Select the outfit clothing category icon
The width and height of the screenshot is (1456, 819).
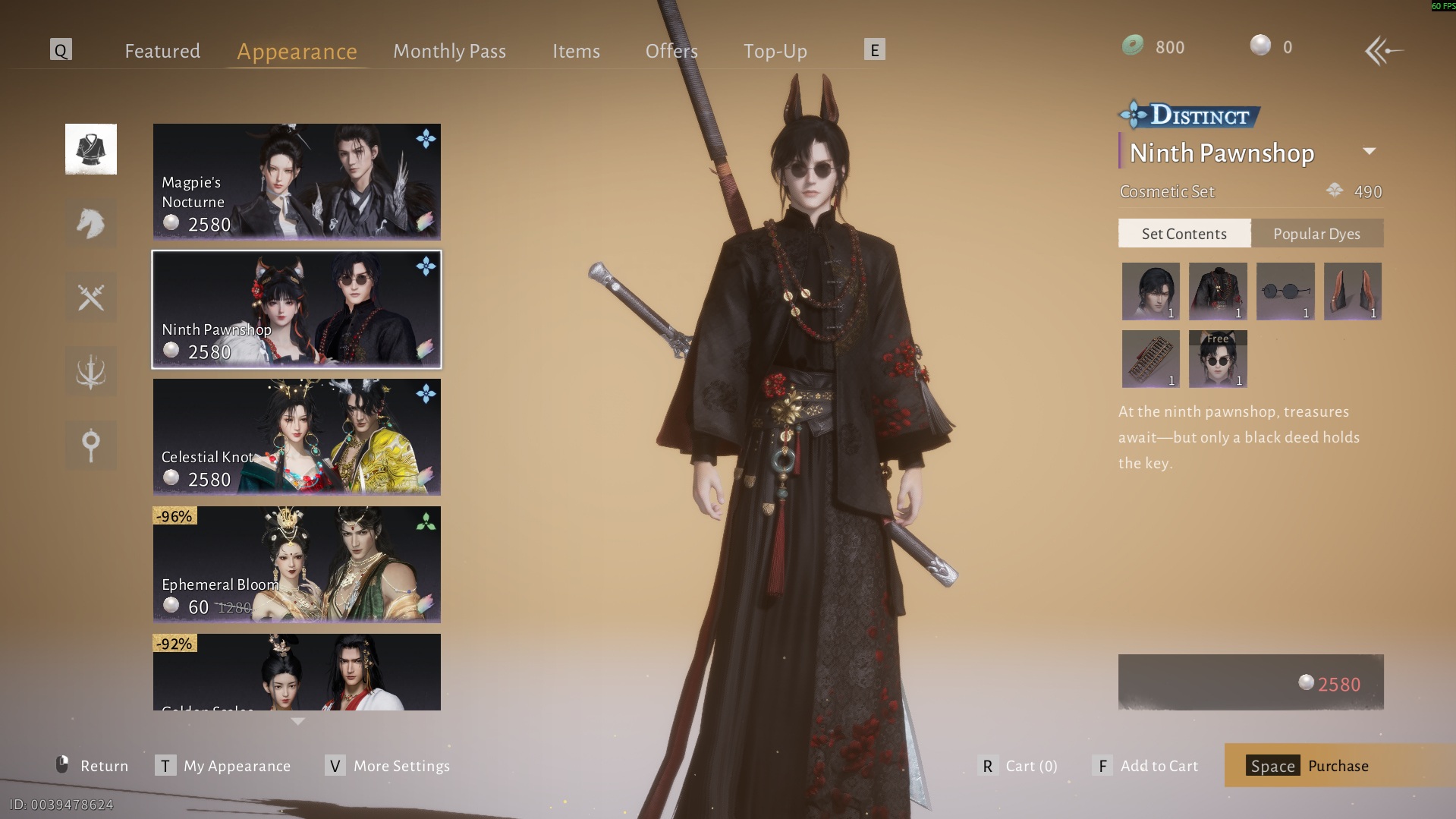(x=91, y=150)
